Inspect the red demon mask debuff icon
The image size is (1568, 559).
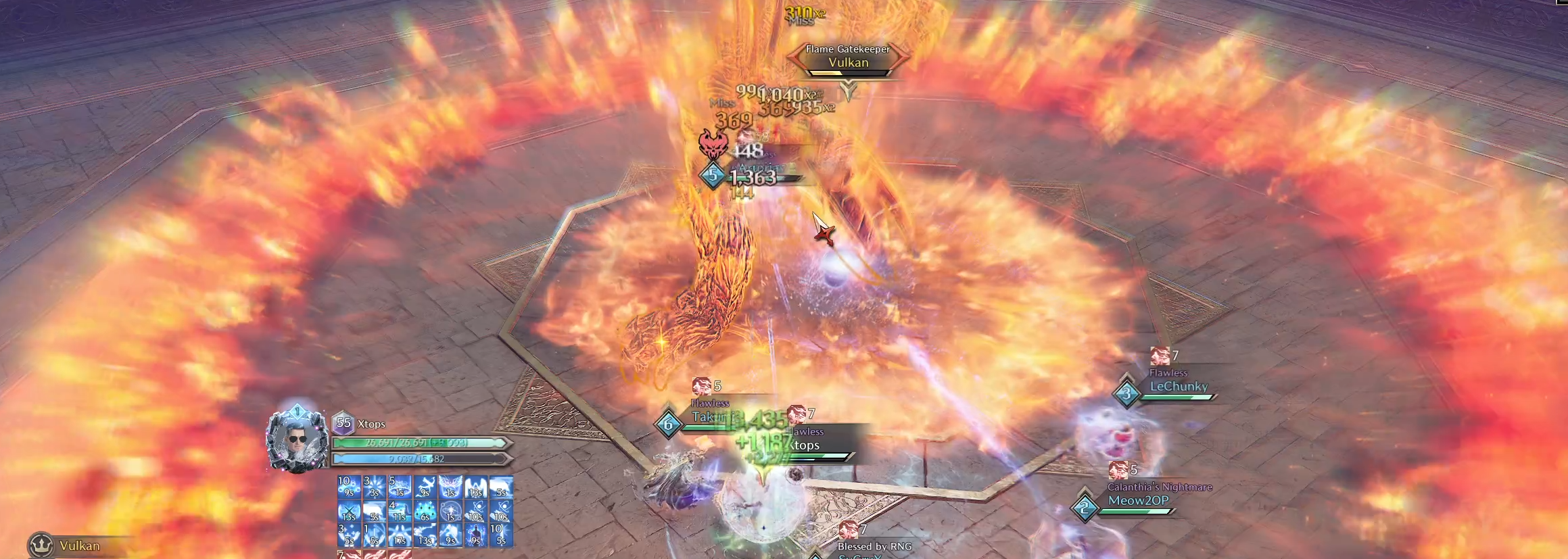point(713,143)
